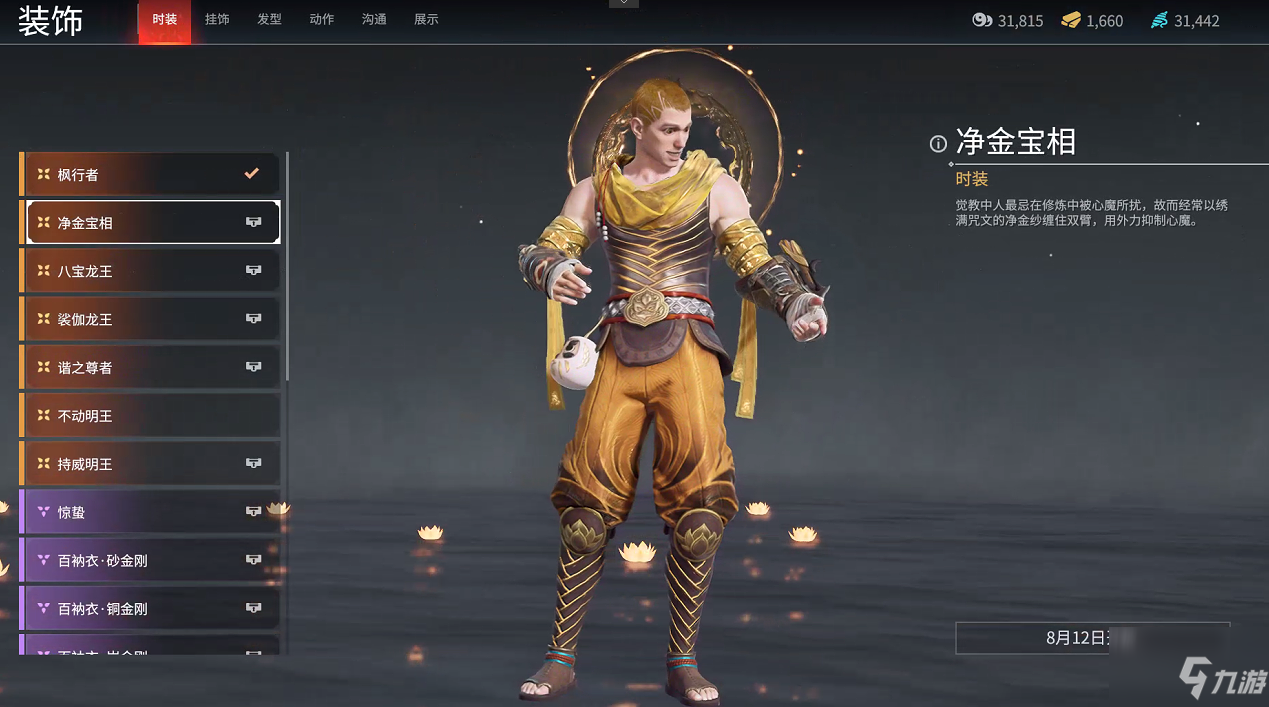This screenshot has width=1269, height=707.
Task: Click the info icon beside 净金宝相 title
Action: [x=938, y=144]
